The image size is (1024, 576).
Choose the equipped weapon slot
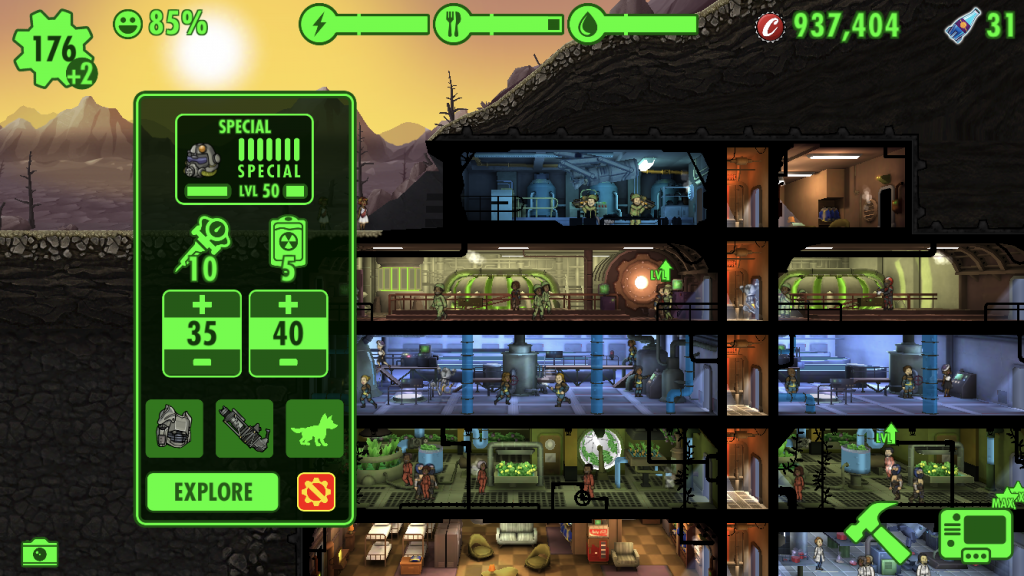(244, 429)
